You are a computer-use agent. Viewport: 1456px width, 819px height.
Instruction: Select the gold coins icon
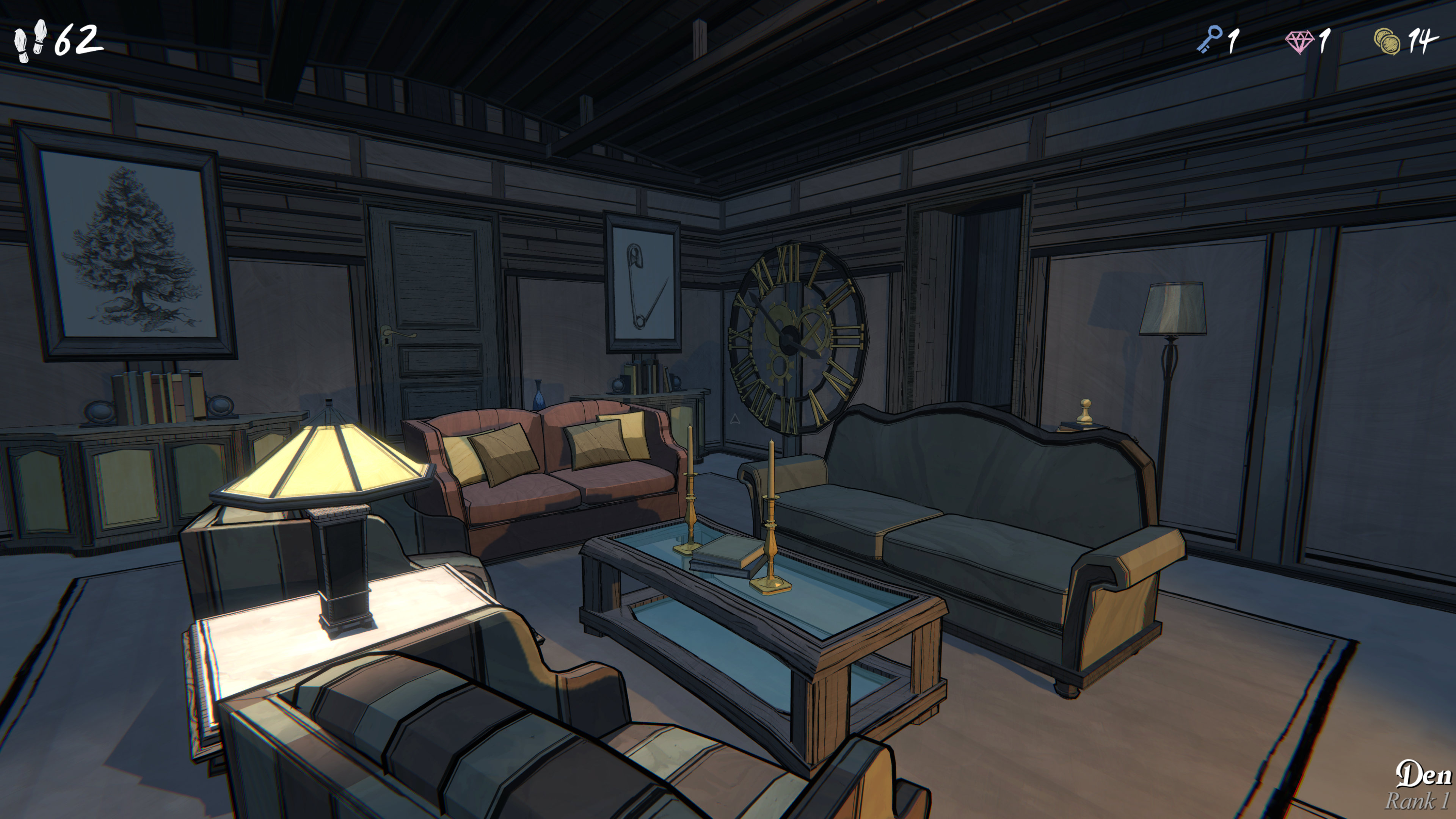point(1387,41)
